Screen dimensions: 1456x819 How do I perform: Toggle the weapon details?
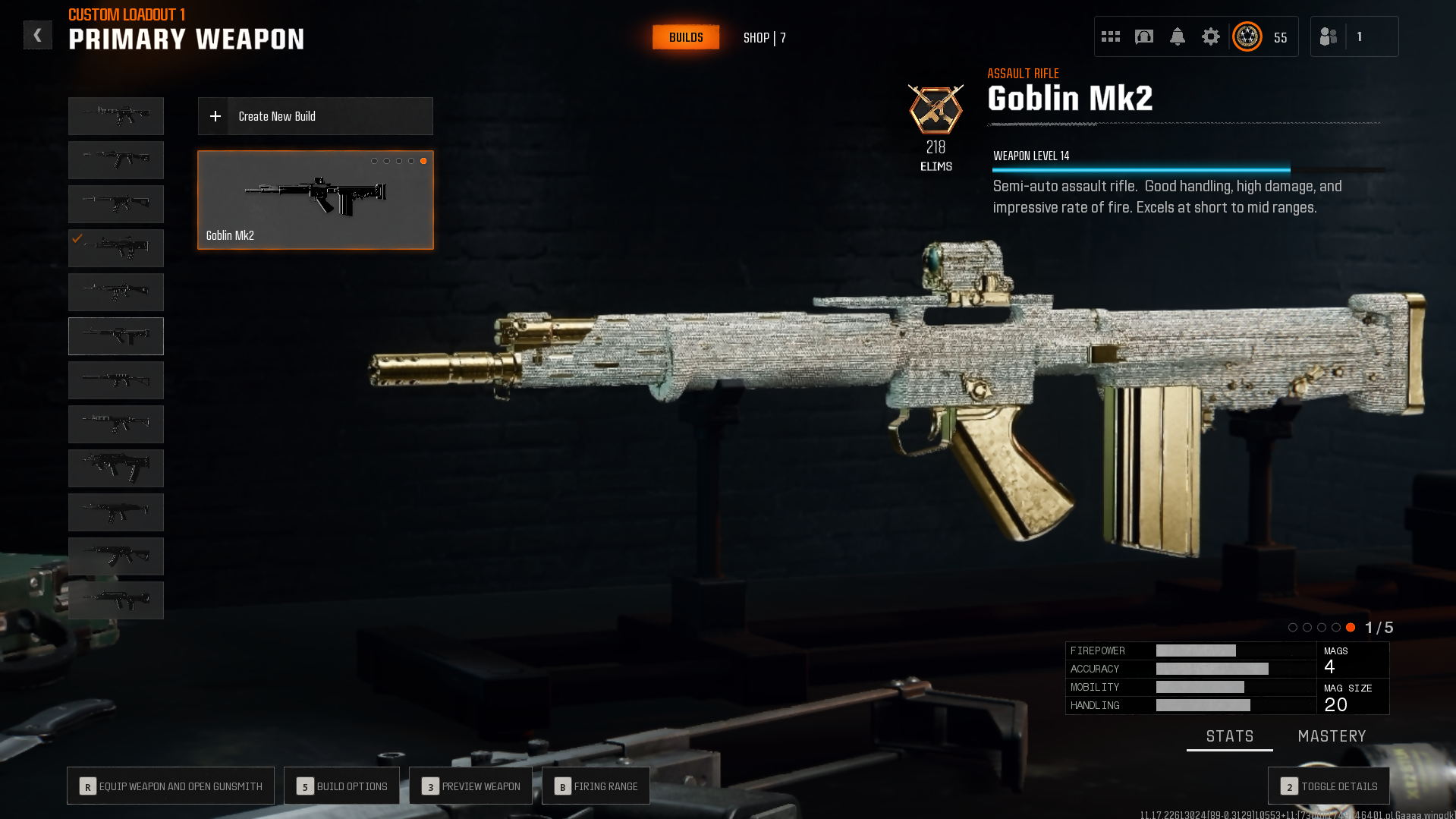(1329, 786)
